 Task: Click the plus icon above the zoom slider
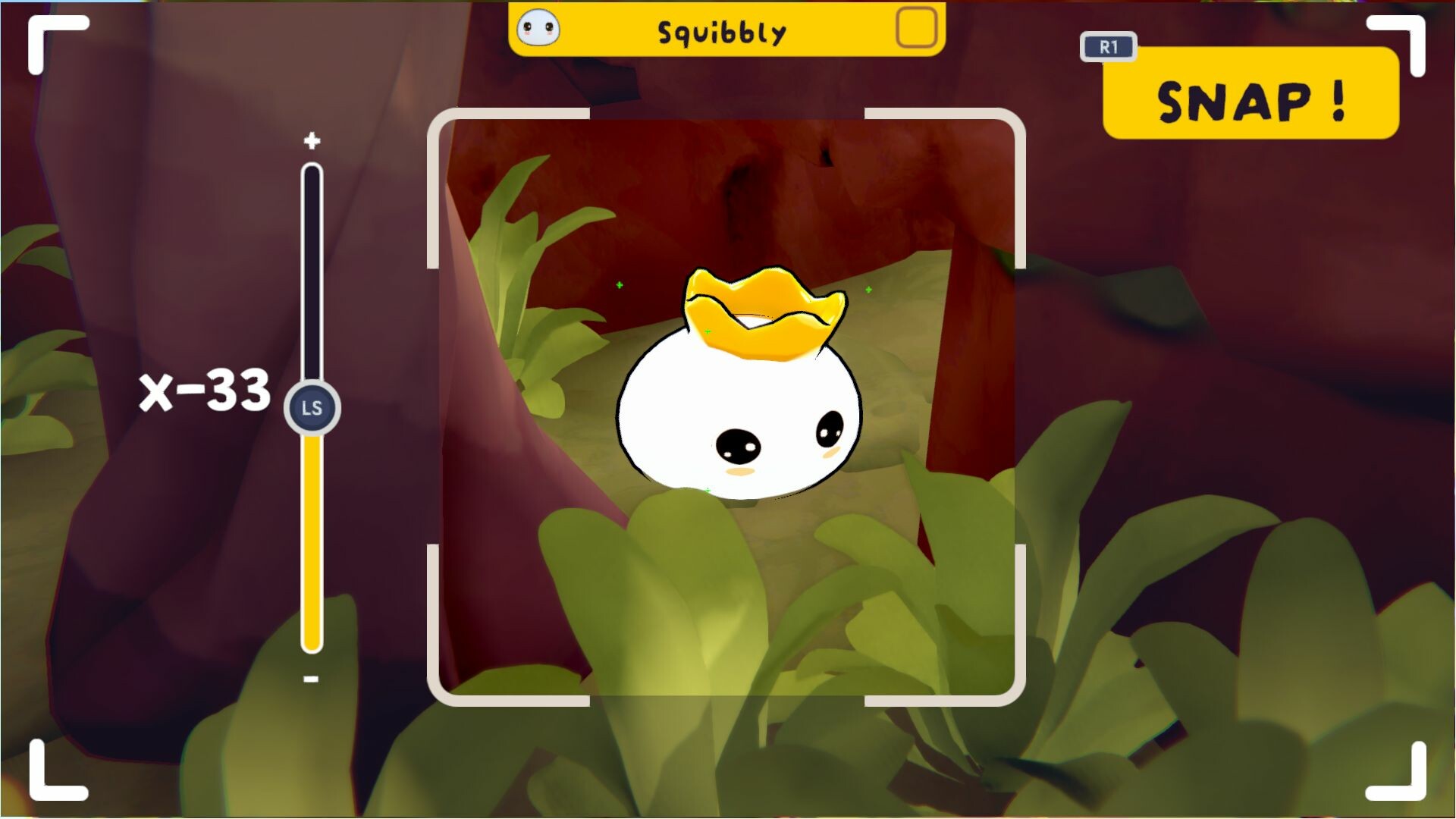312,140
